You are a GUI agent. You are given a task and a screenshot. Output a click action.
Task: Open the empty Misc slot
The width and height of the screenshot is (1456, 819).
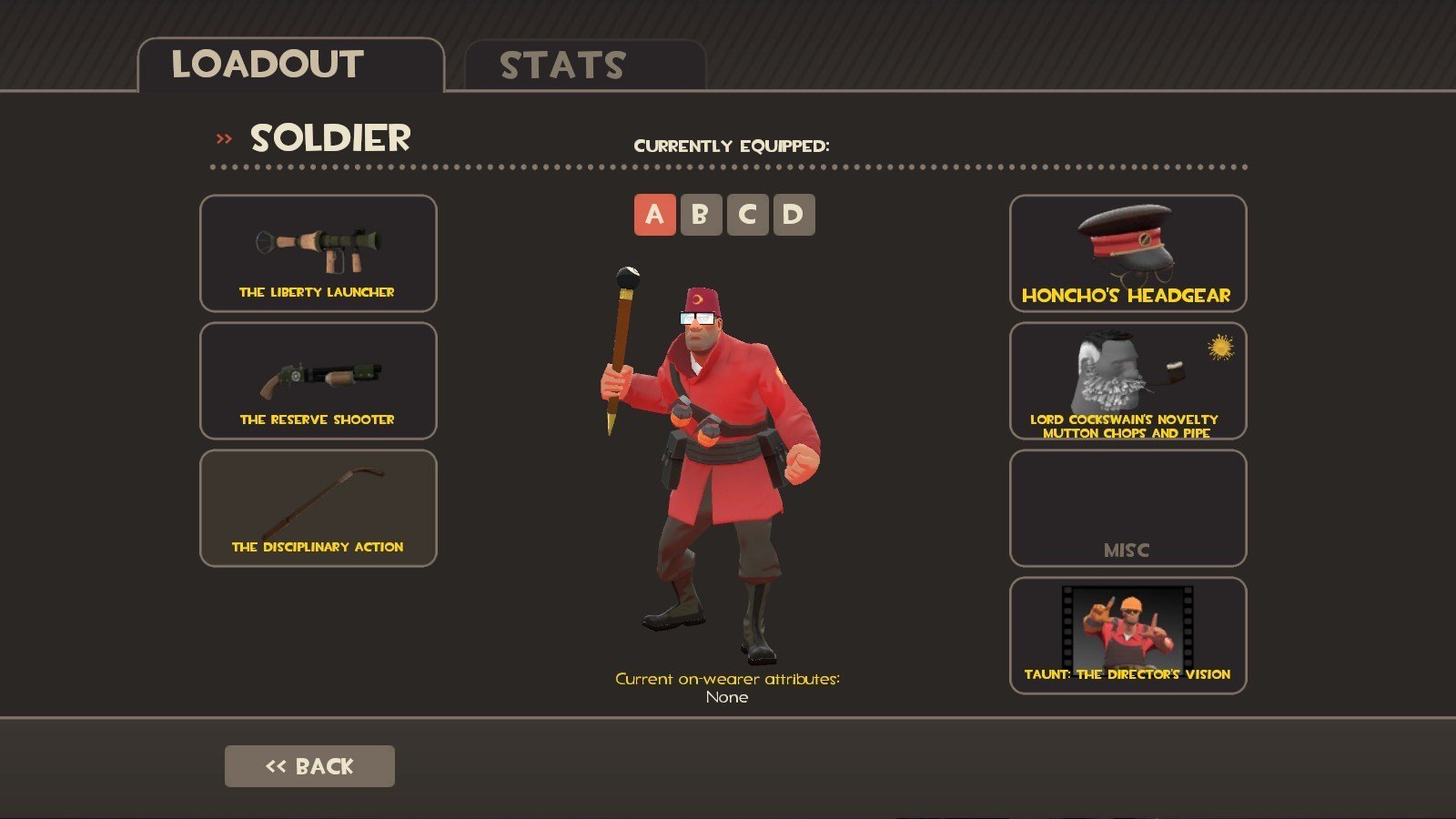click(x=1127, y=508)
